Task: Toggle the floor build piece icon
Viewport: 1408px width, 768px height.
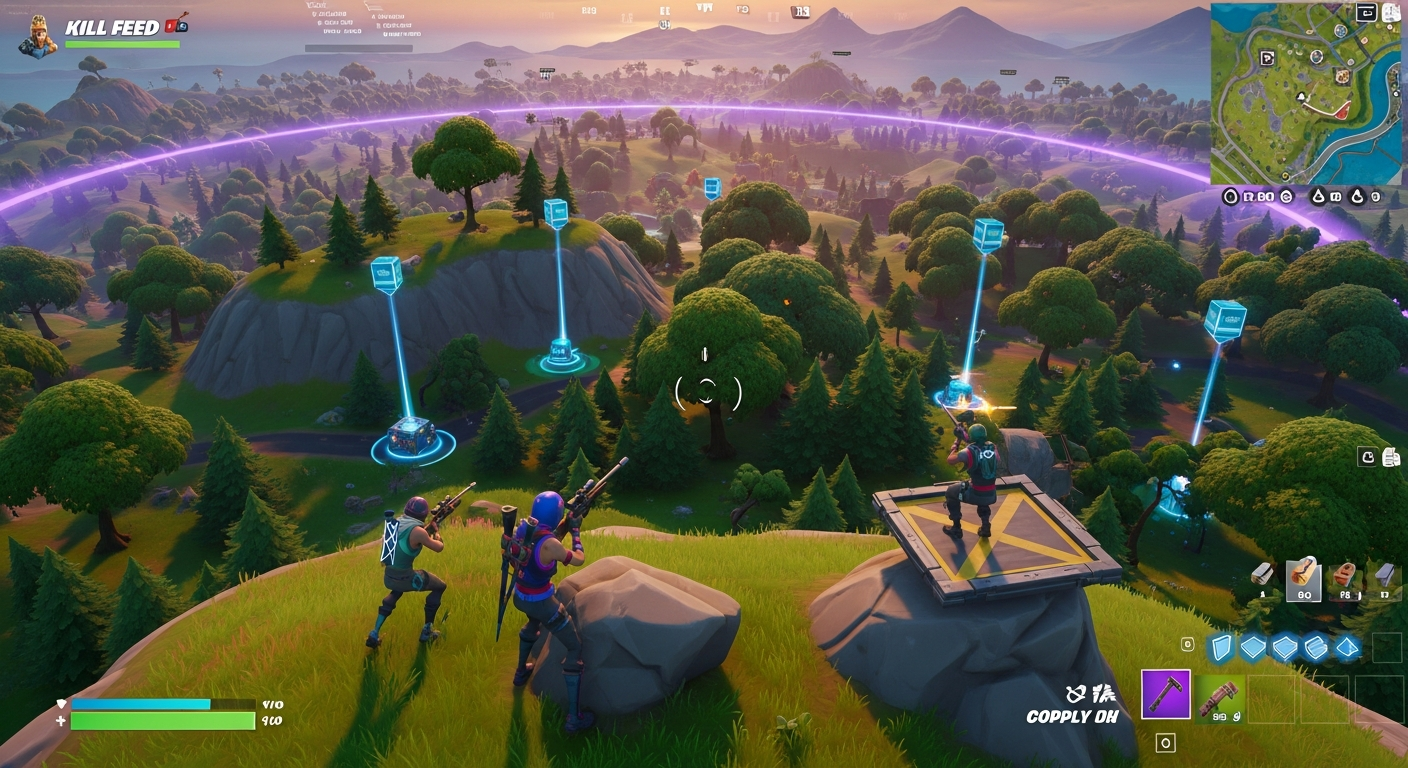Action: 1252,647
